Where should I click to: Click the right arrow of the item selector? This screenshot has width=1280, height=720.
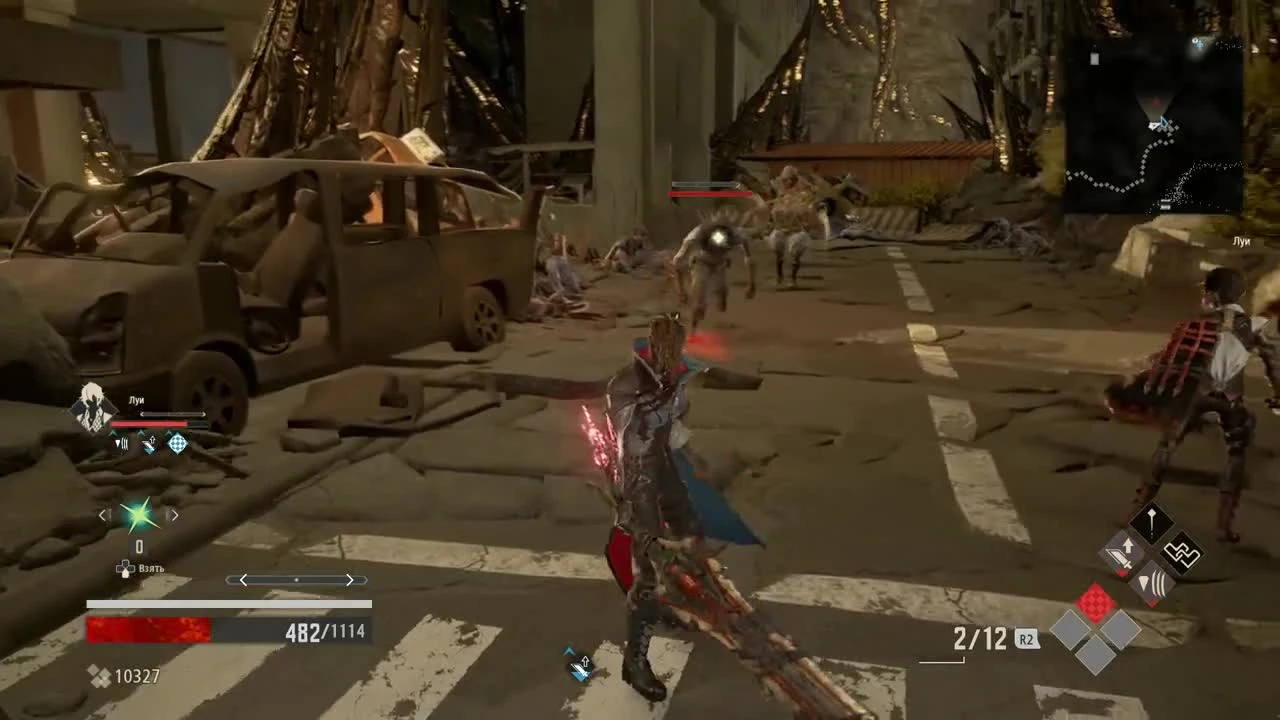coord(175,515)
